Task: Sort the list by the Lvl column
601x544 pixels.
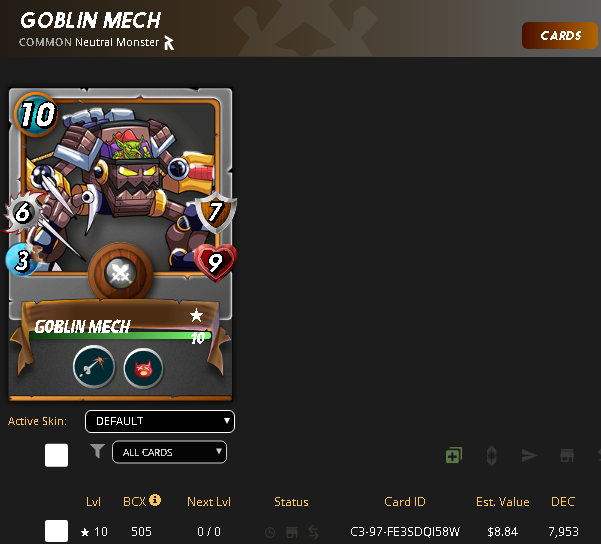Action: [94, 501]
